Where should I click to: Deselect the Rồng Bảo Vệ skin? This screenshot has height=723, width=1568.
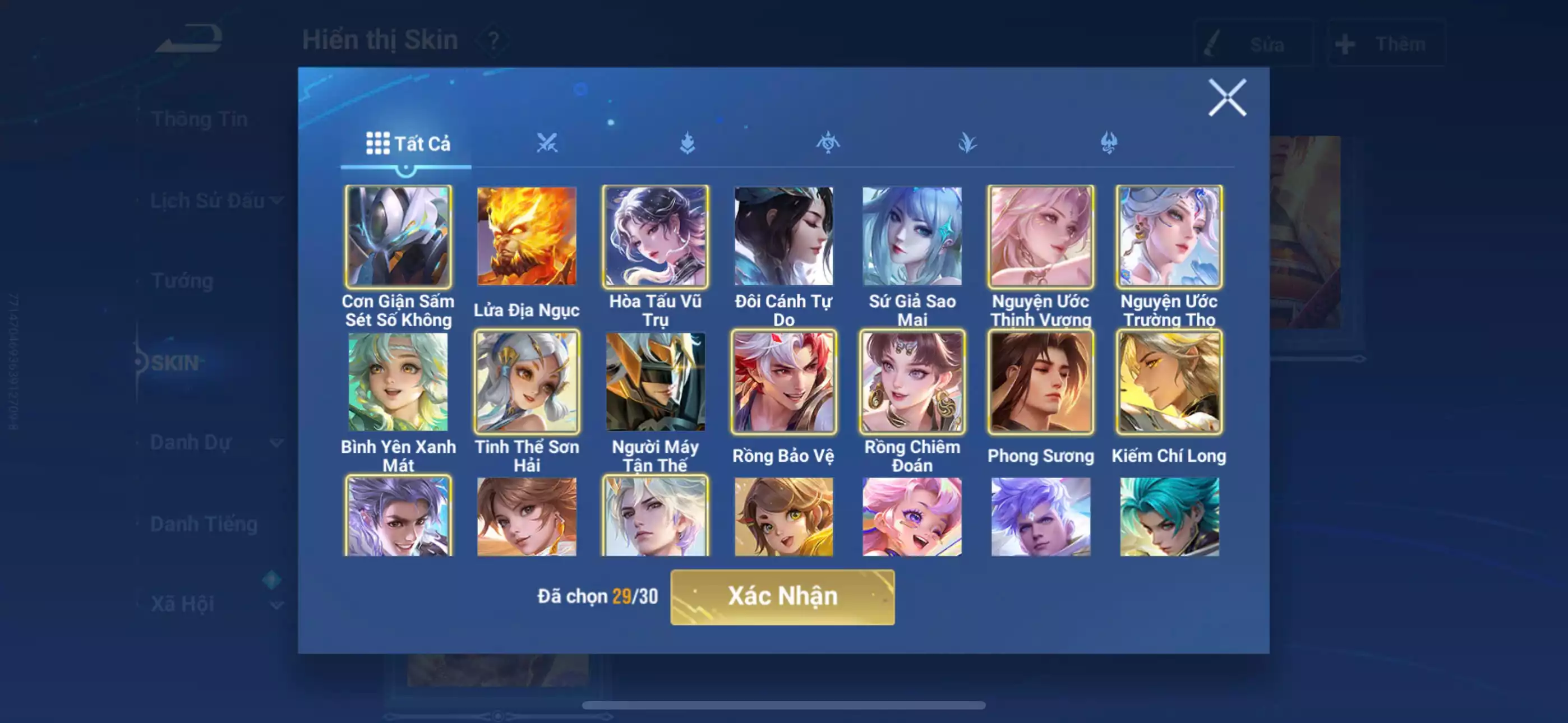point(783,382)
